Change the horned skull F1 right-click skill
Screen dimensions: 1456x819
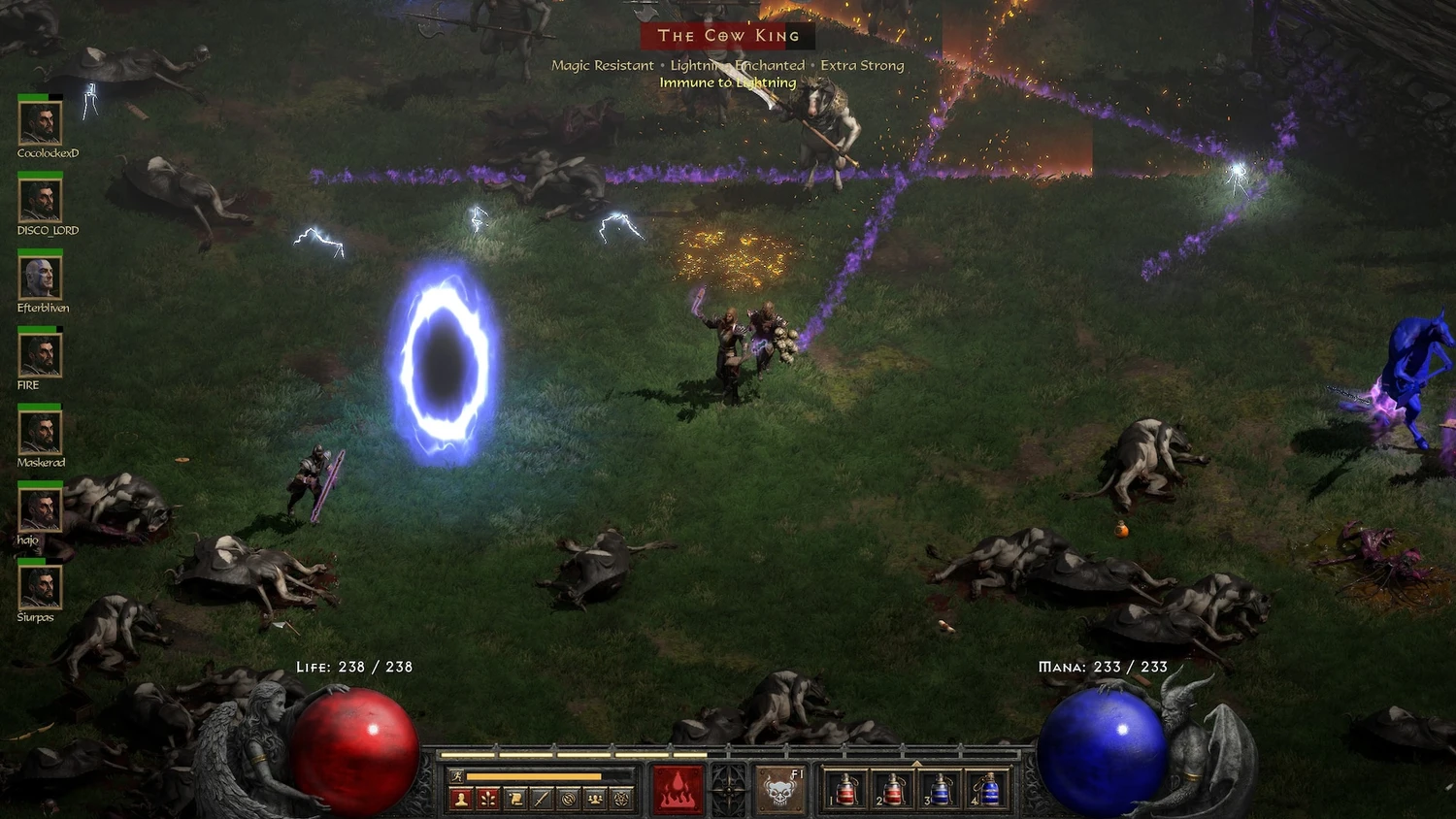pyautogui.click(x=779, y=789)
